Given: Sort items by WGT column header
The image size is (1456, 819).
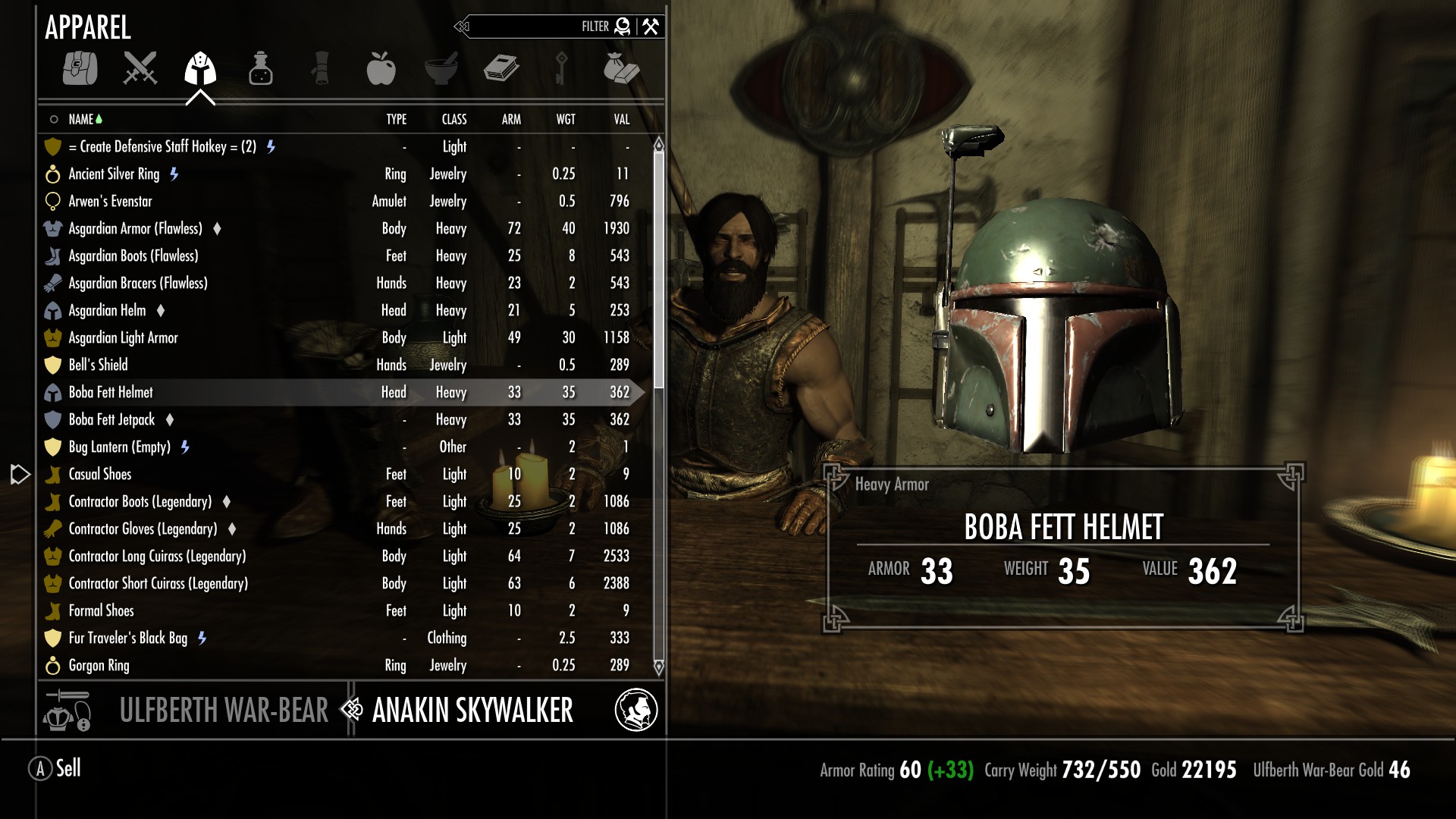Looking at the screenshot, I should pos(565,119).
